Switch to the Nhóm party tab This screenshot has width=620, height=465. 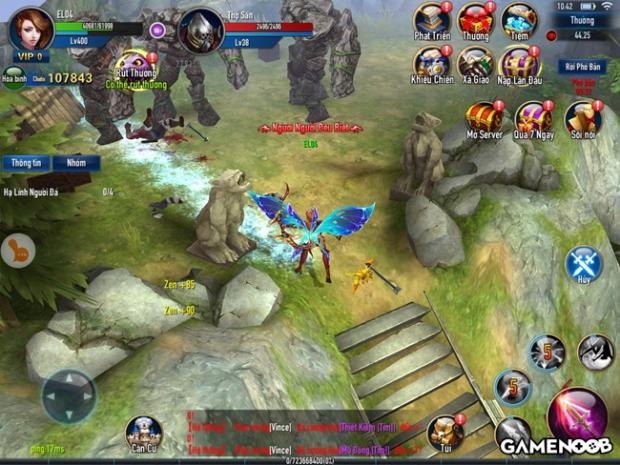[76, 162]
